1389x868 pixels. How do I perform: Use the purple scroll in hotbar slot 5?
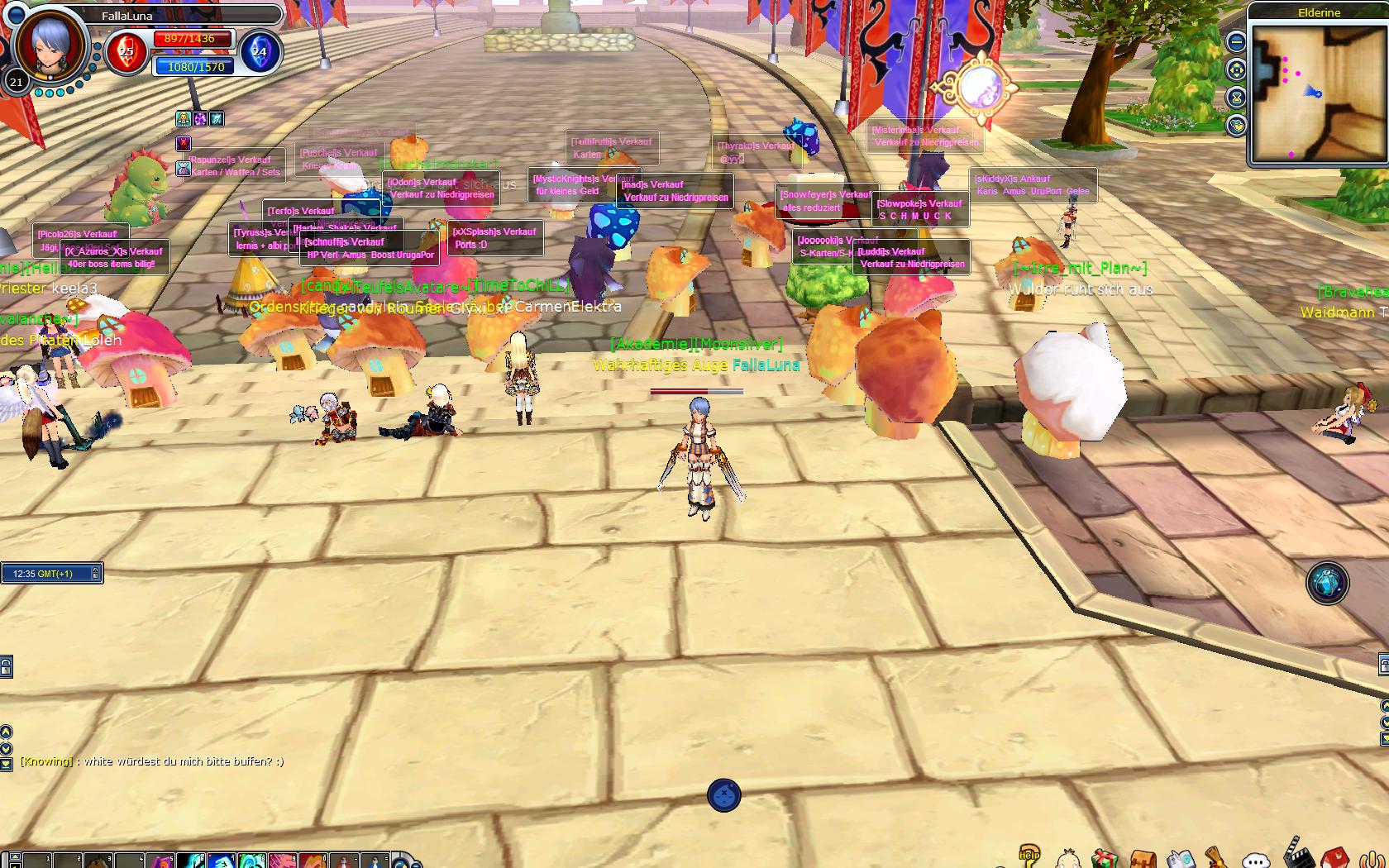pos(160,861)
